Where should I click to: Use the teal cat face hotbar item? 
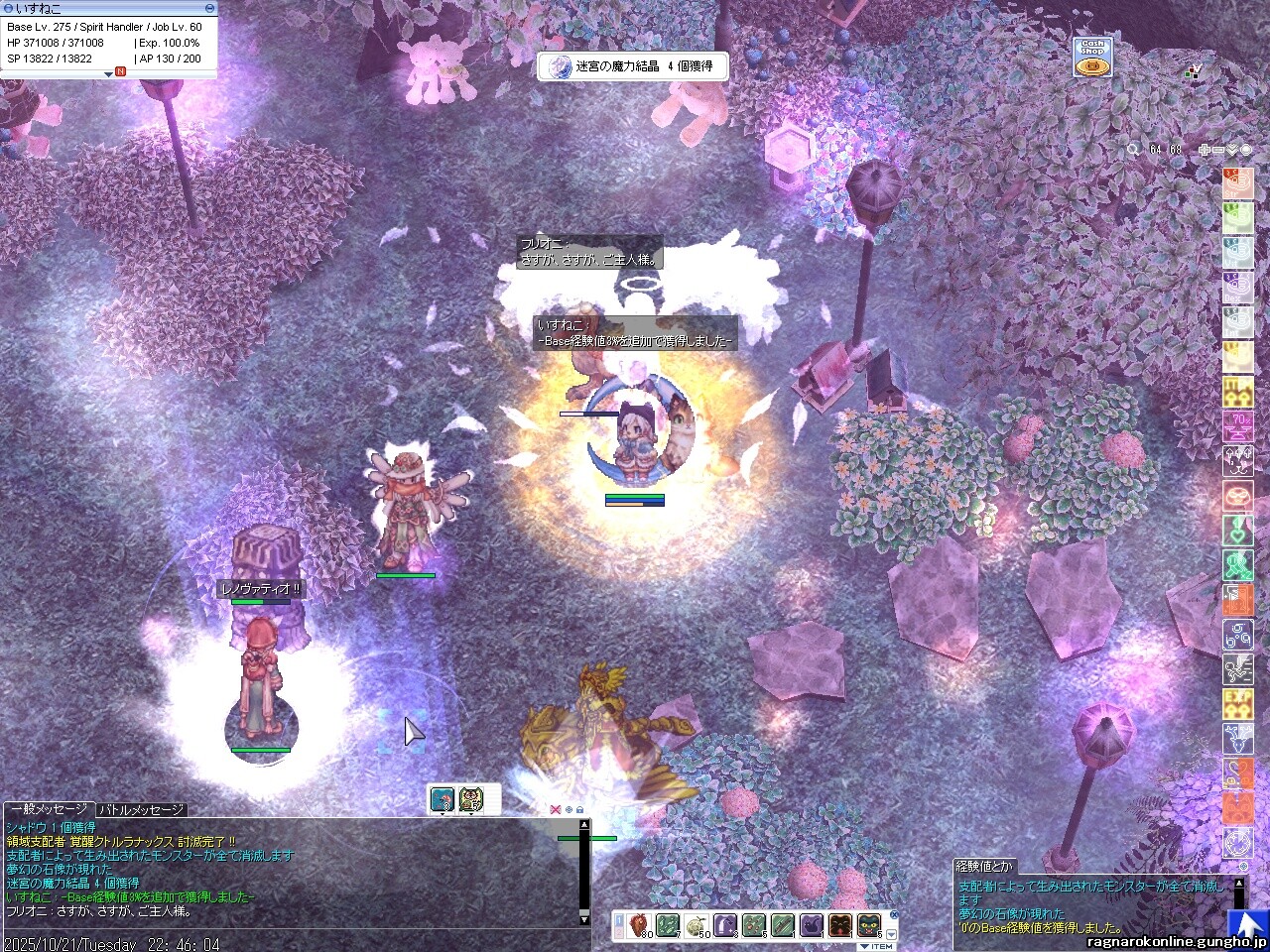tap(869, 925)
